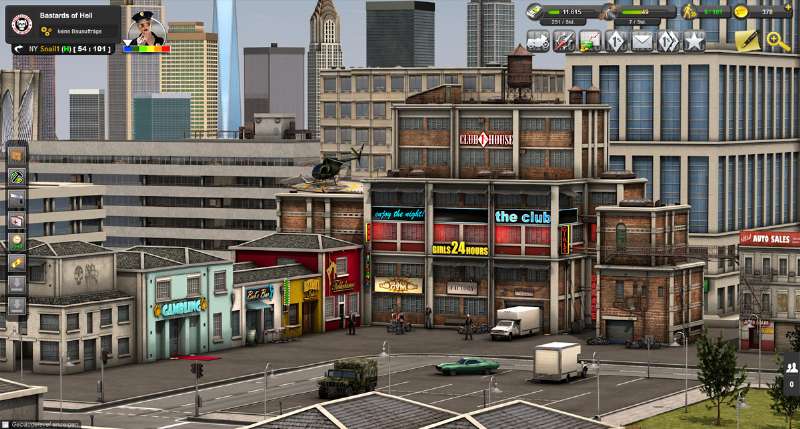Click the plus button beside gold coins
This screenshot has width=800, height=429.
(789, 6)
